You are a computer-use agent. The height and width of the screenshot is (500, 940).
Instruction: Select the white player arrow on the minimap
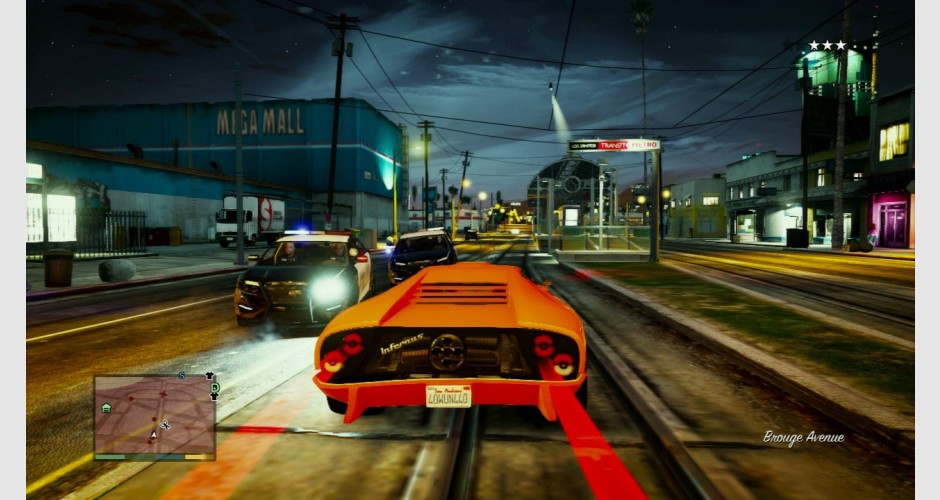pyautogui.click(x=153, y=436)
